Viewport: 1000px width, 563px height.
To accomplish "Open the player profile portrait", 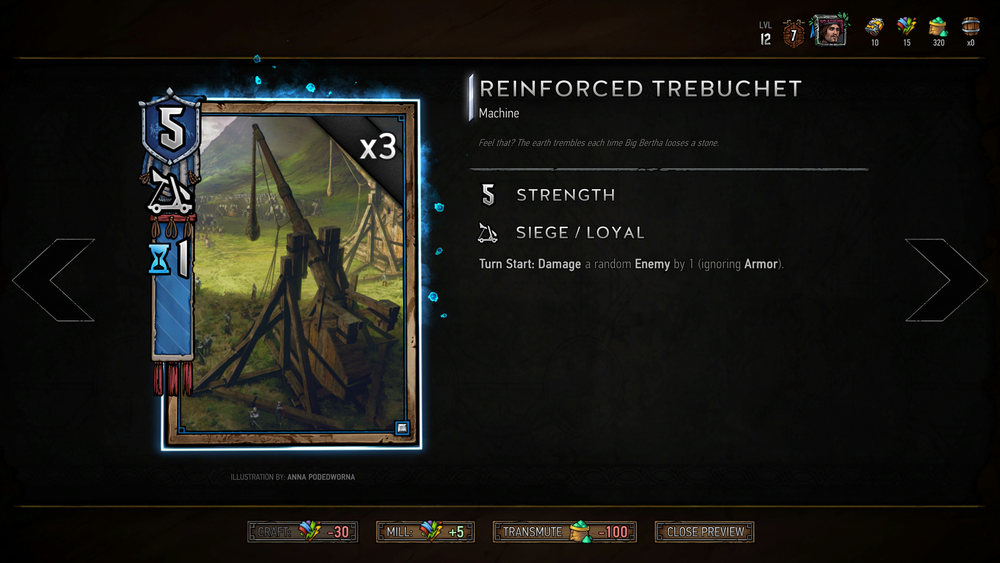I will [x=829, y=30].
